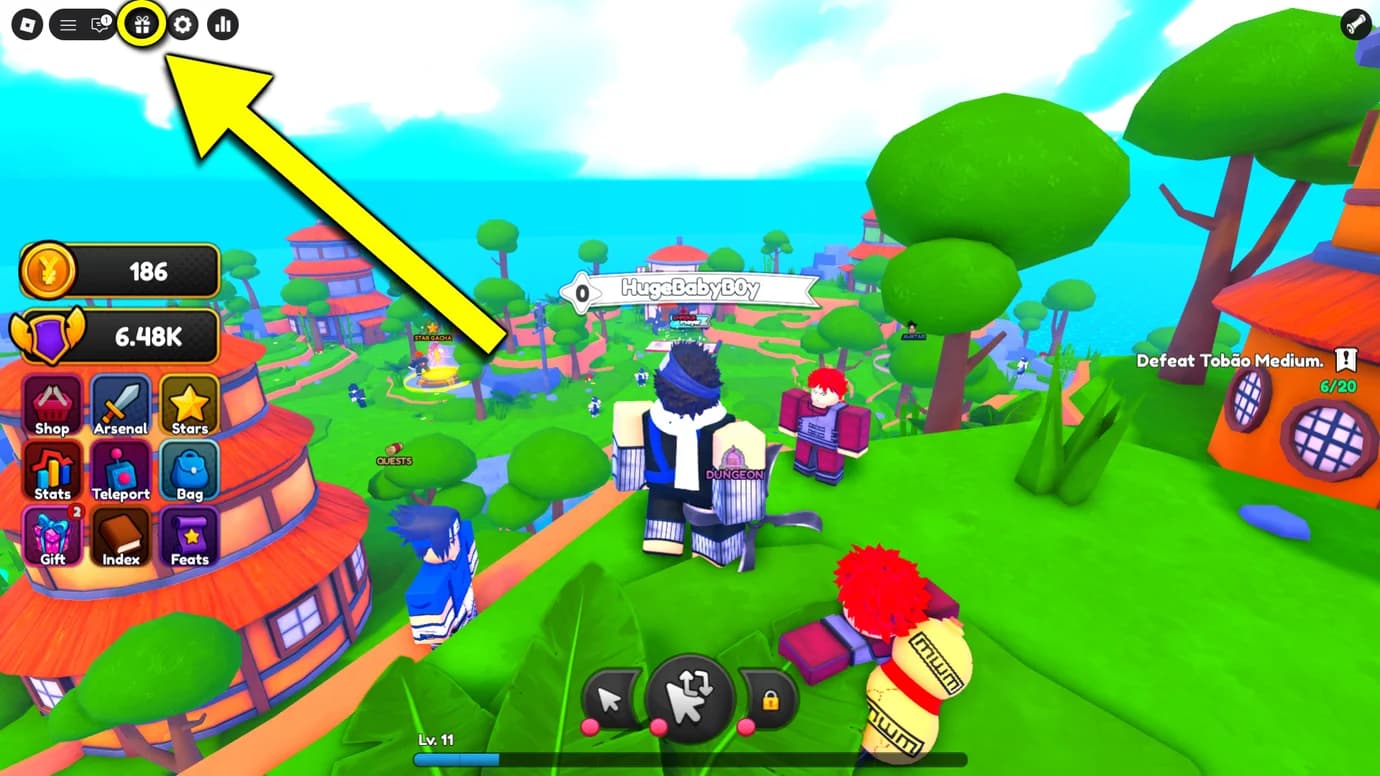The image size is (1380, 776).
Task: Open the Stars menu
Action: (x=188, y=404)
